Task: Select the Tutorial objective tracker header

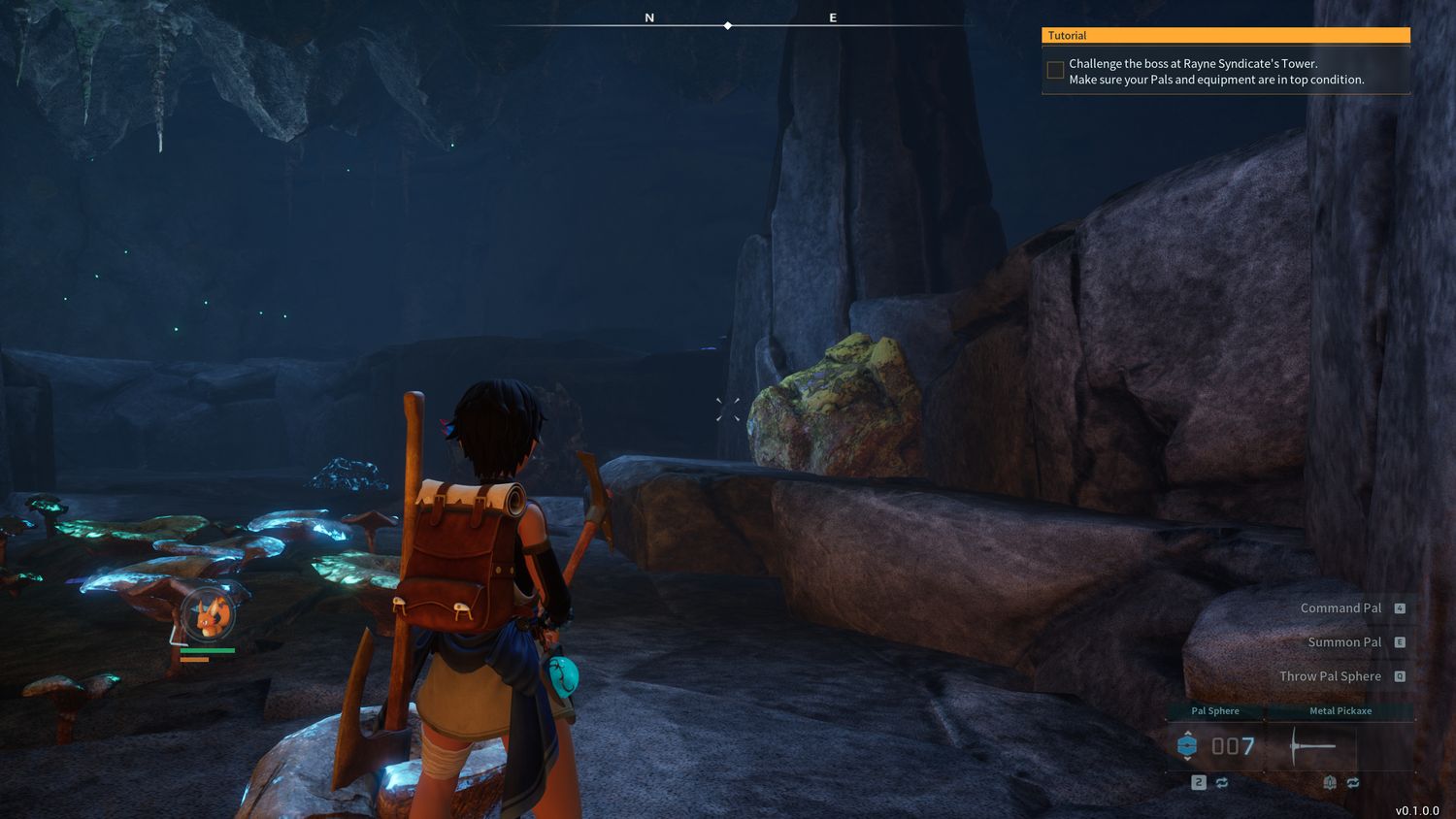Action: pyautogui.click(x=1225, y=36)
